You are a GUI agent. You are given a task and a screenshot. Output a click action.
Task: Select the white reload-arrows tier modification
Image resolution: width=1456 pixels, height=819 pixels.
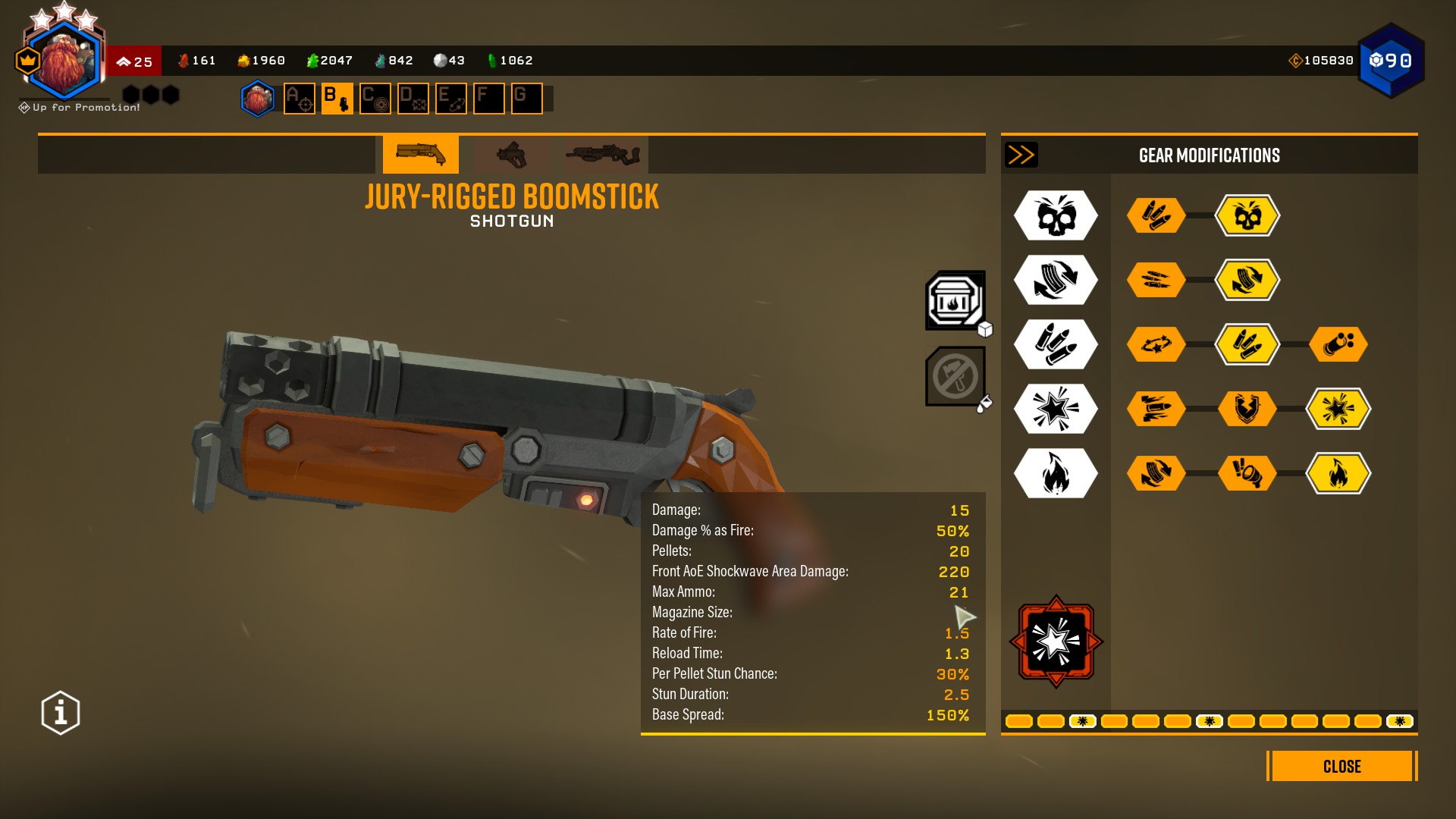click(1056, 280)
